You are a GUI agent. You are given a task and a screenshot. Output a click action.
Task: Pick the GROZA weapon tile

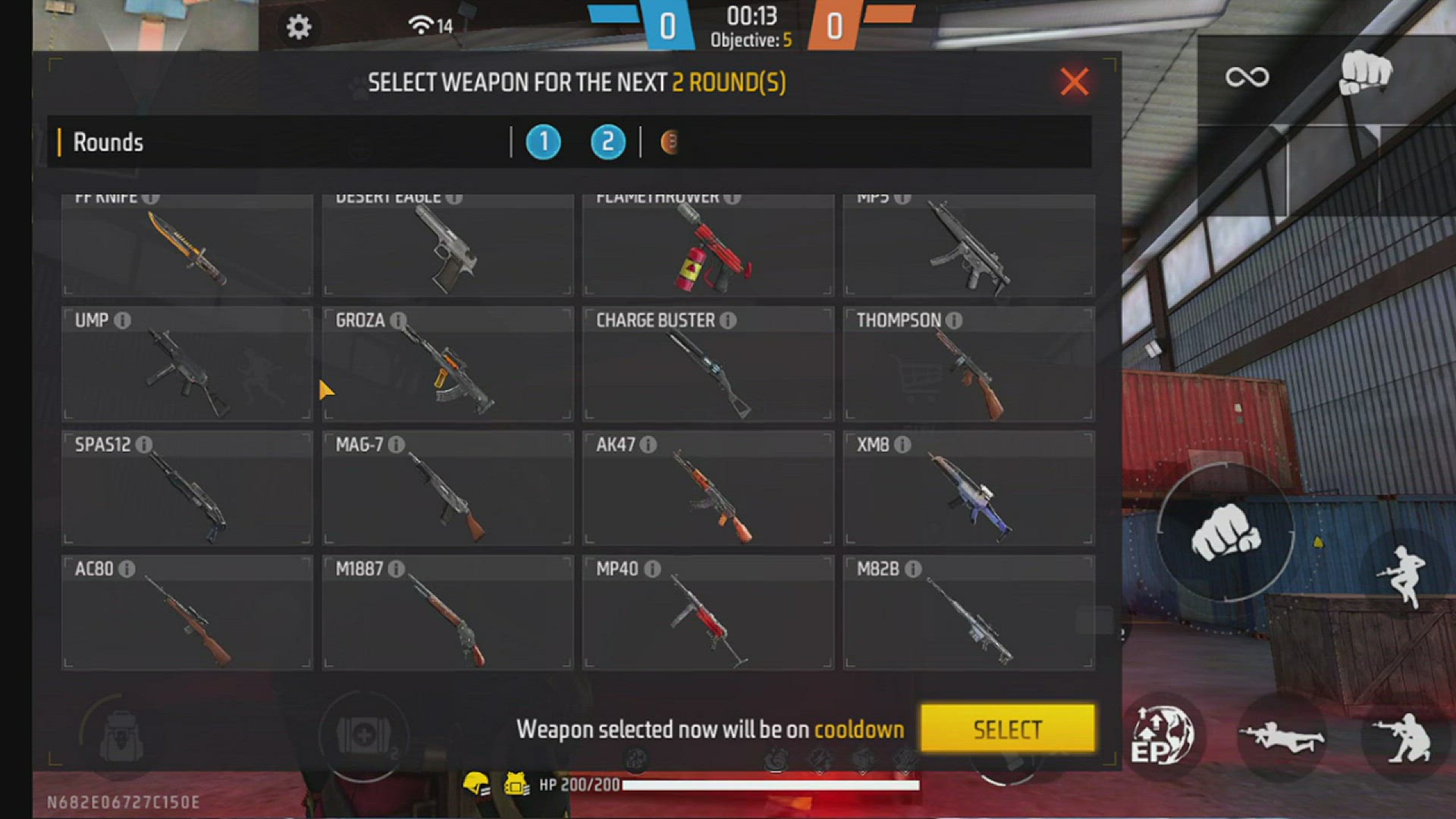point(447,364)
